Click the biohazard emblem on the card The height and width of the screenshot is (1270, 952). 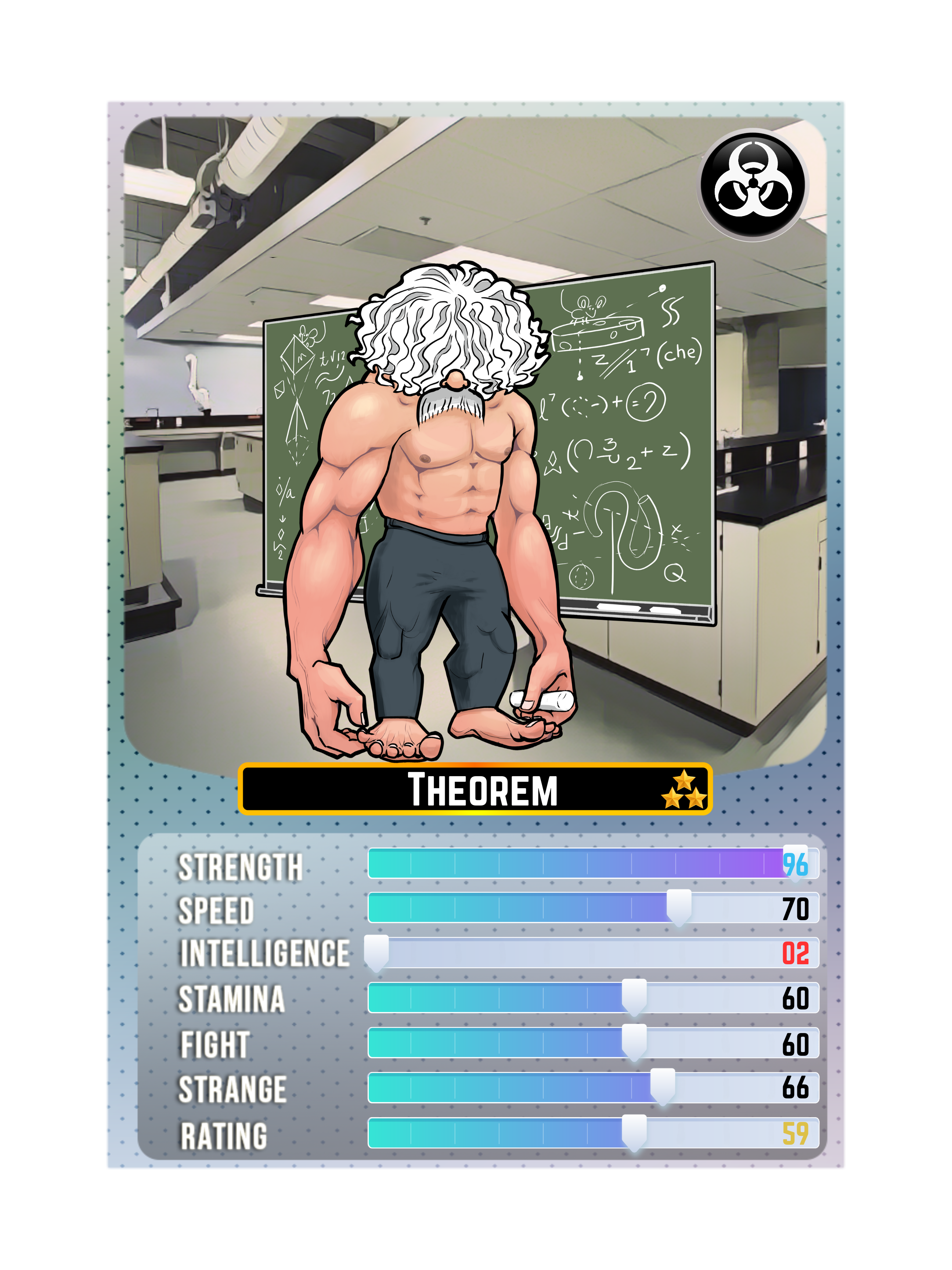click(x=752, y=184)
